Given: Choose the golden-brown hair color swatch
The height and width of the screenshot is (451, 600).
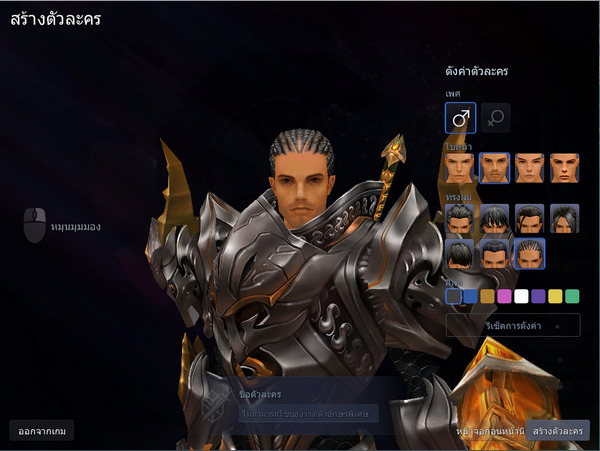Looking at the screenshot, I should click(x=487, y=296).
